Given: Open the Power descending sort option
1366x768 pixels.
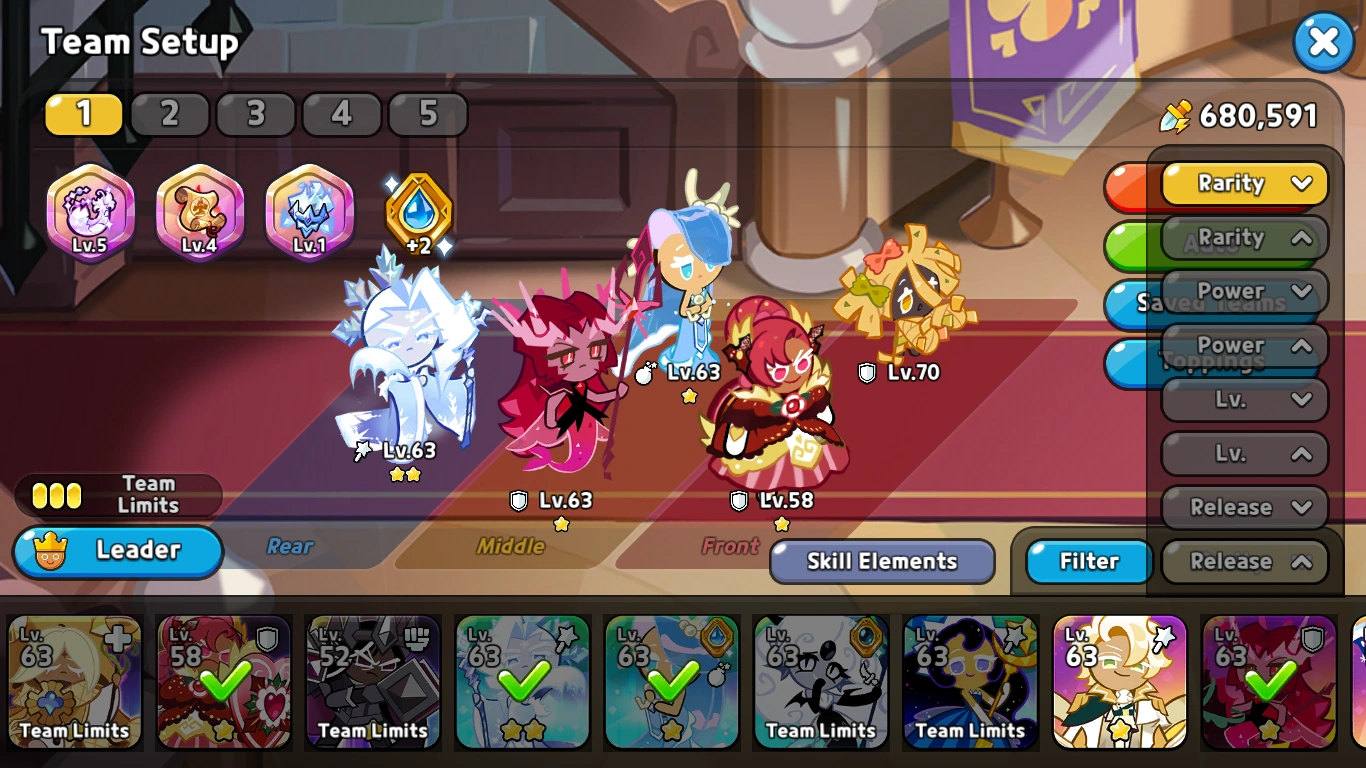Looking at the screenshot, I should coord(1243,291).
